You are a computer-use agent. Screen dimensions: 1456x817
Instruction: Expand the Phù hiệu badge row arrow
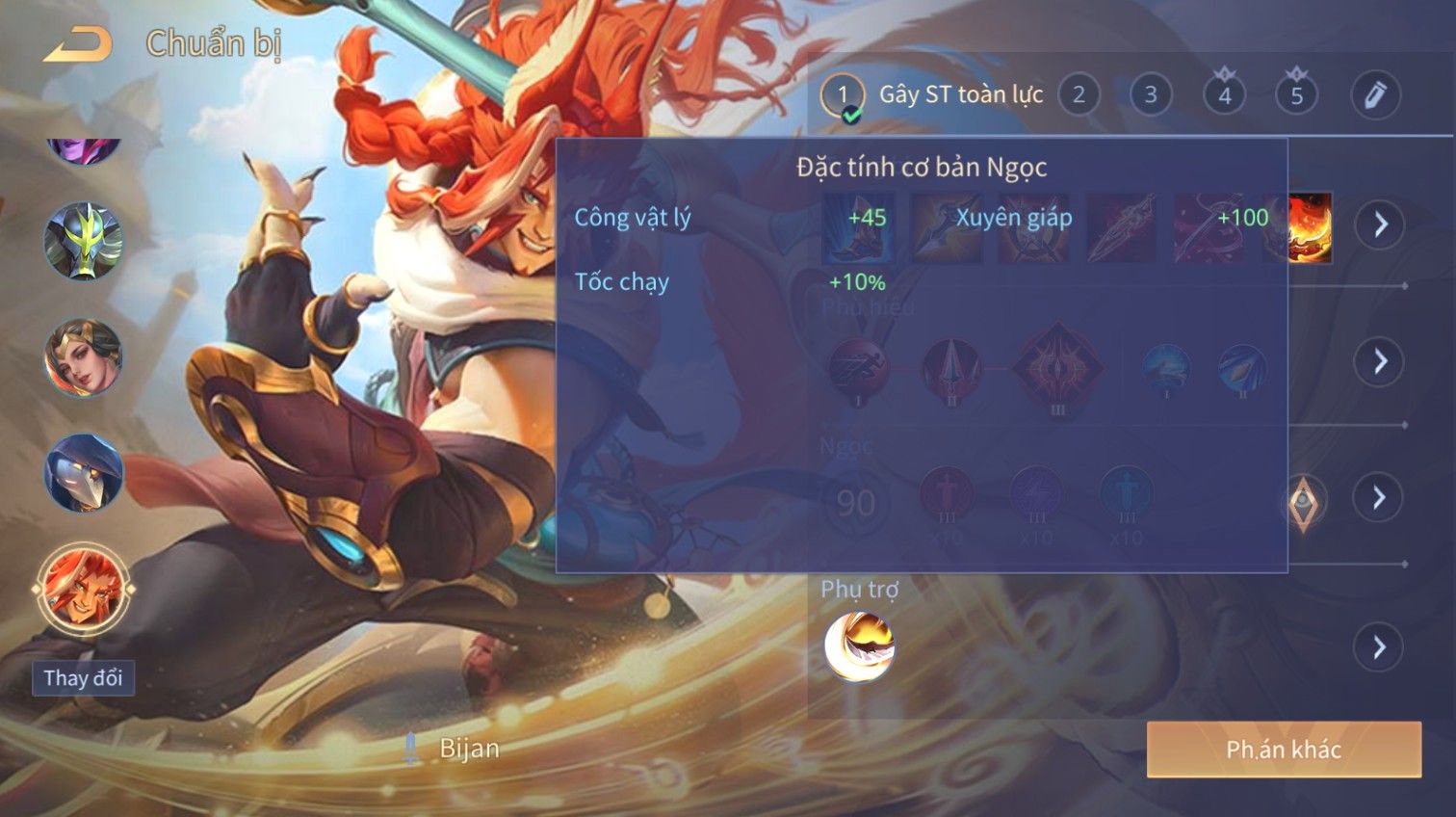(x=1380, y=361)
